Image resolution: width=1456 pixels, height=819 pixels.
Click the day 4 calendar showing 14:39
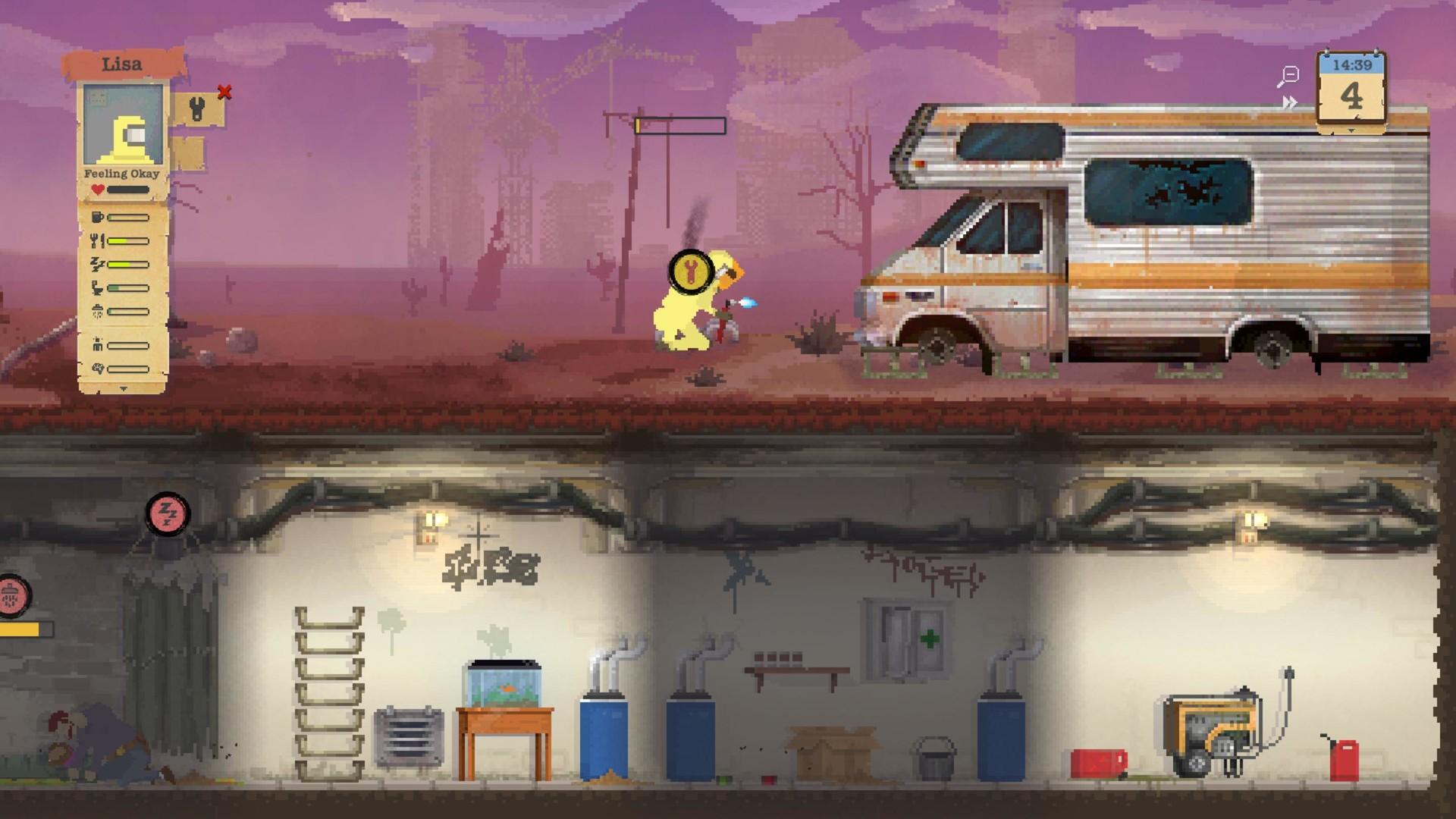[x=1353, y=87]
